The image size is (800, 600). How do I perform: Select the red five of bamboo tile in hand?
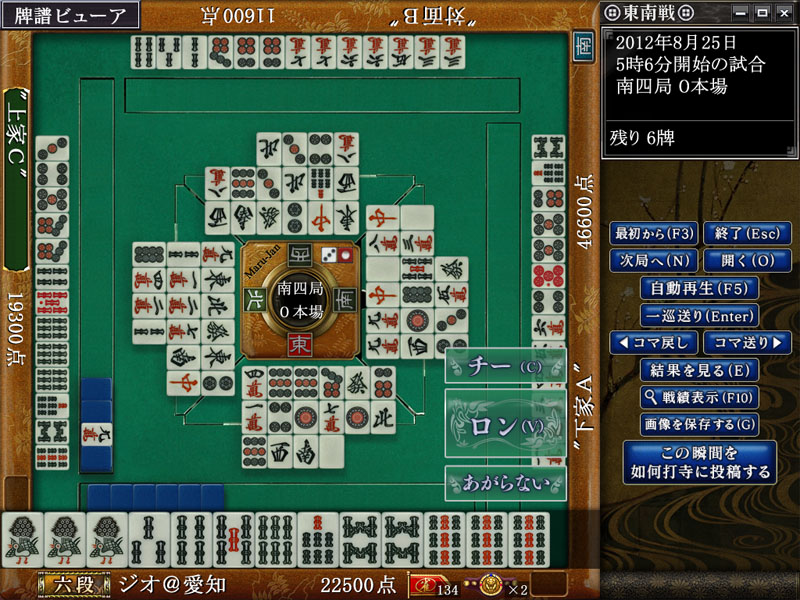coord(233,540)
